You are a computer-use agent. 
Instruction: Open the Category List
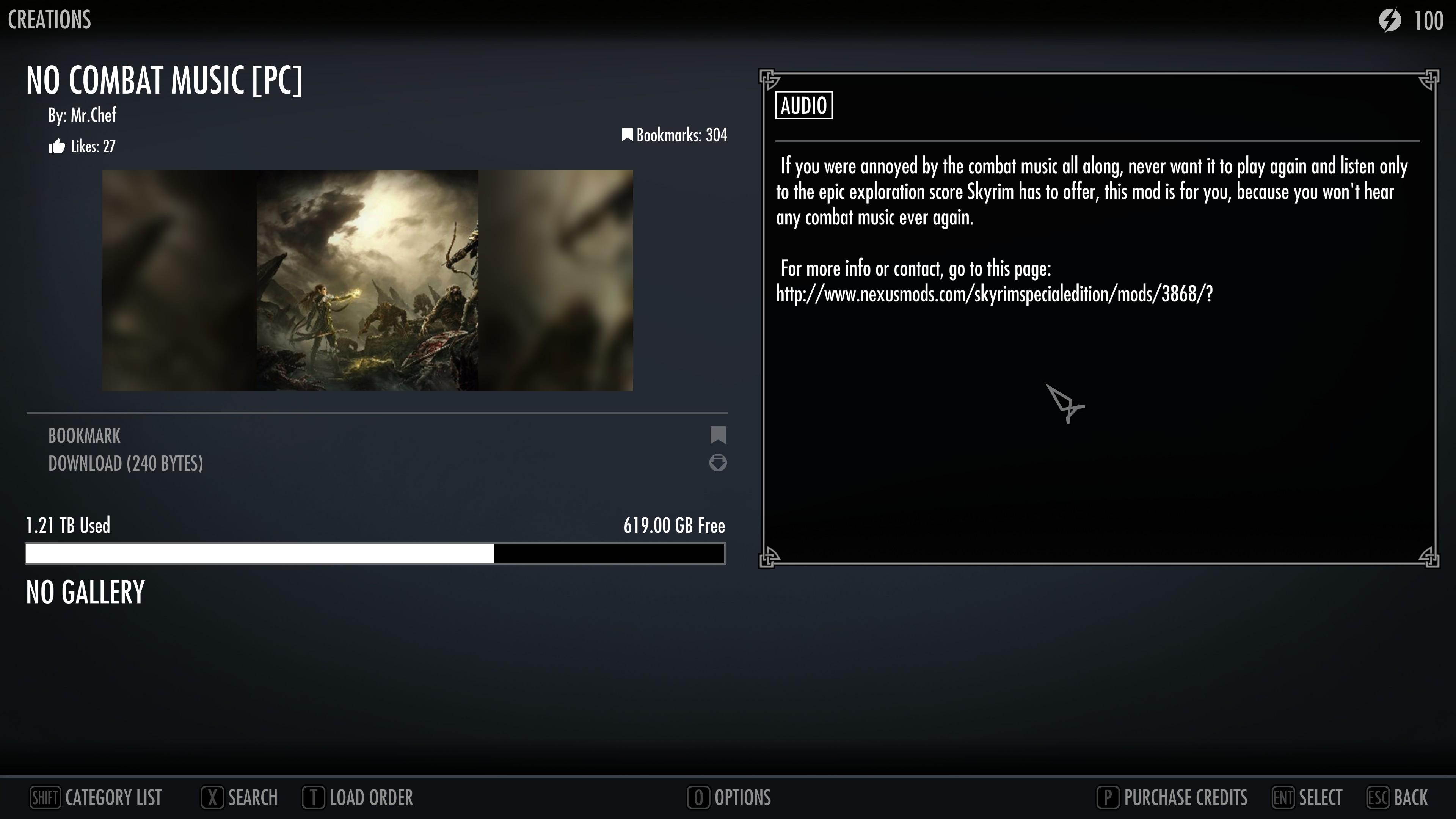click(96, 797)
